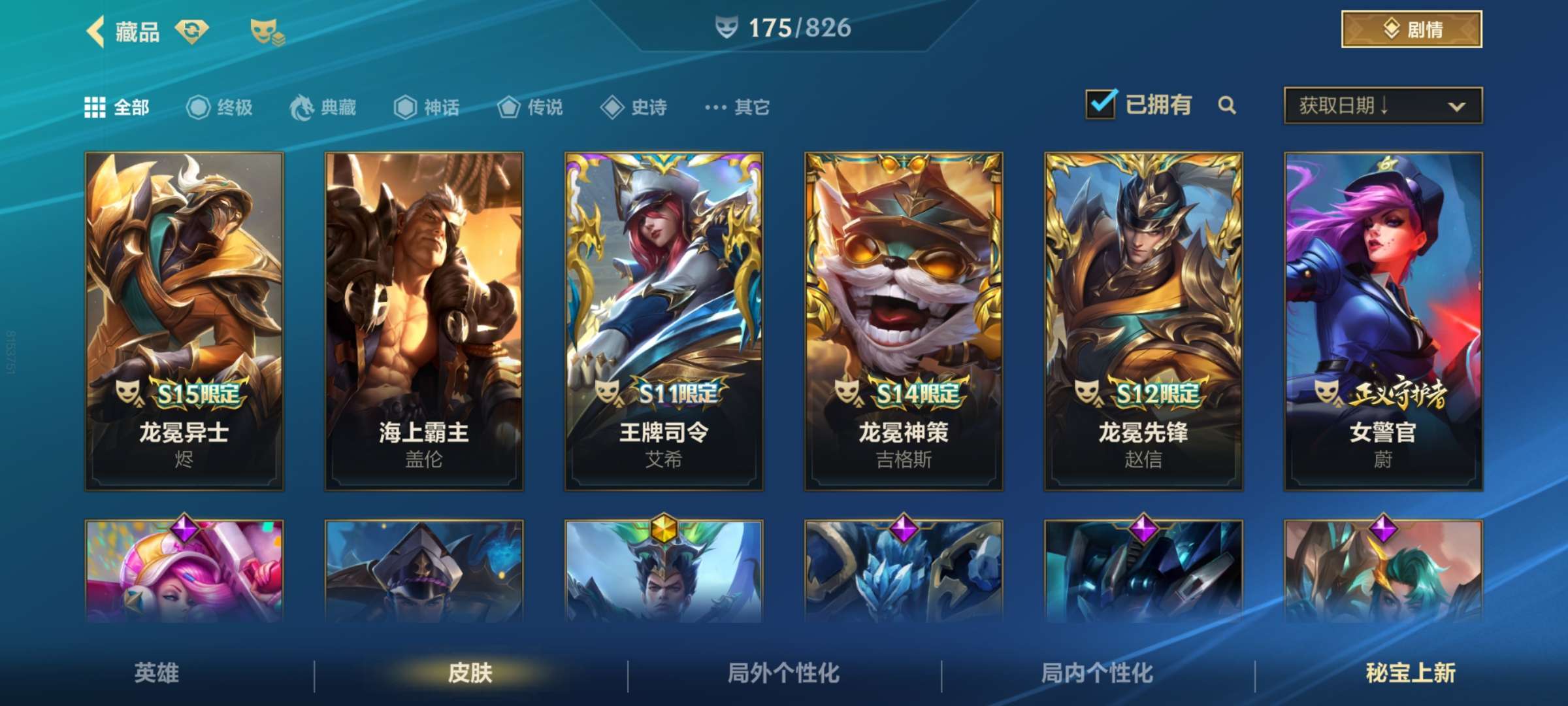Uncheck the 已拥有 checkbox

click(1100, 103)
